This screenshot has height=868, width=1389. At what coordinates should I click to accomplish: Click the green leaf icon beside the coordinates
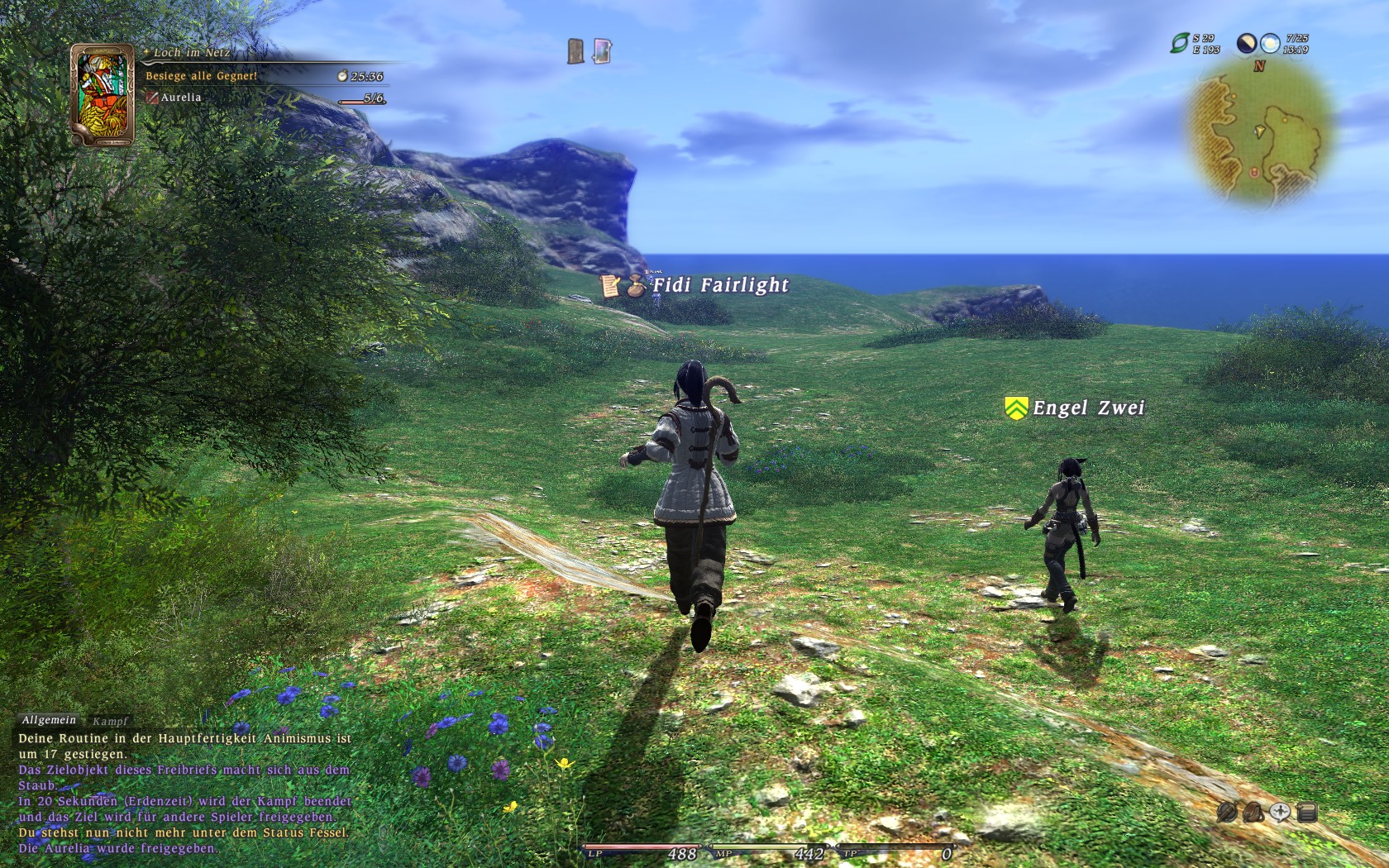tap(1179, 43)
